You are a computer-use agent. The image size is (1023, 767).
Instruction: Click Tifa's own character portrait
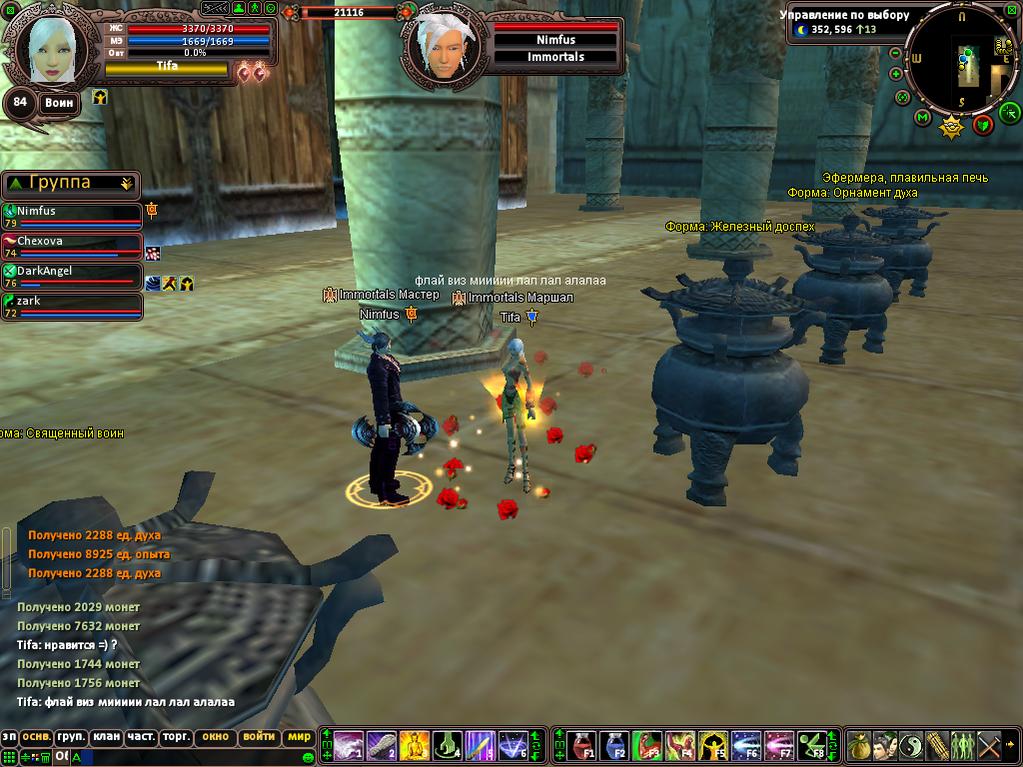(x=52, y=48)
